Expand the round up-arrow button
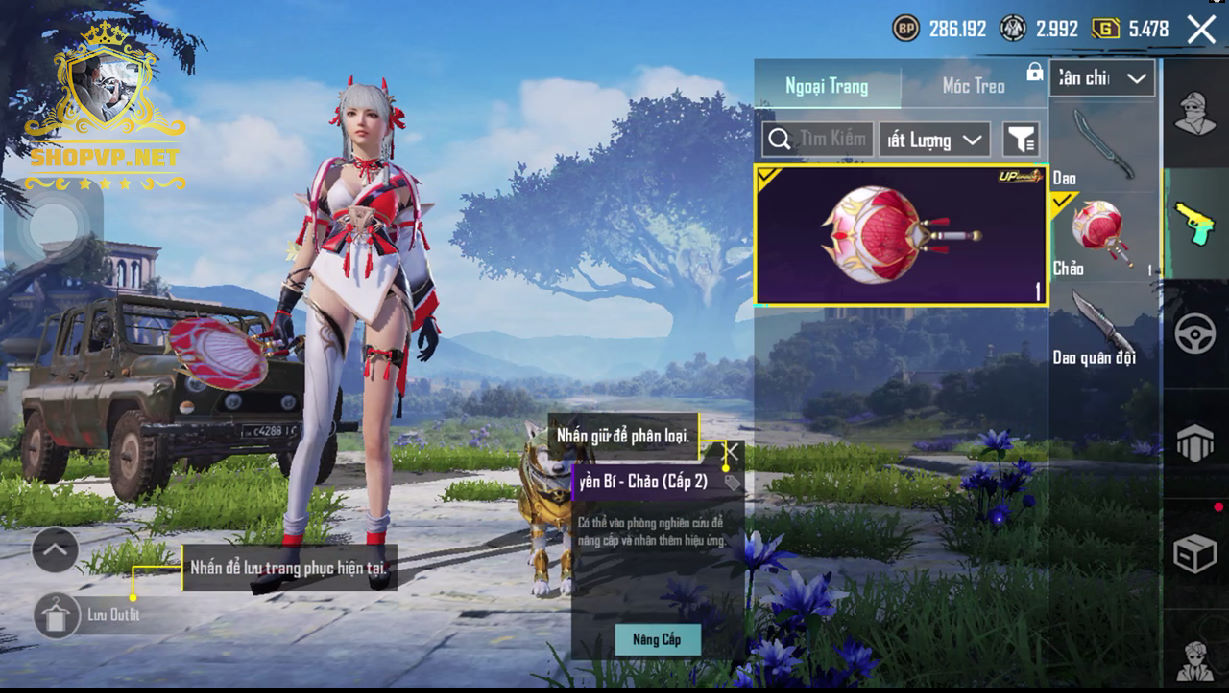Screen dimensions: 1229x693 click(x=55, y=549)
